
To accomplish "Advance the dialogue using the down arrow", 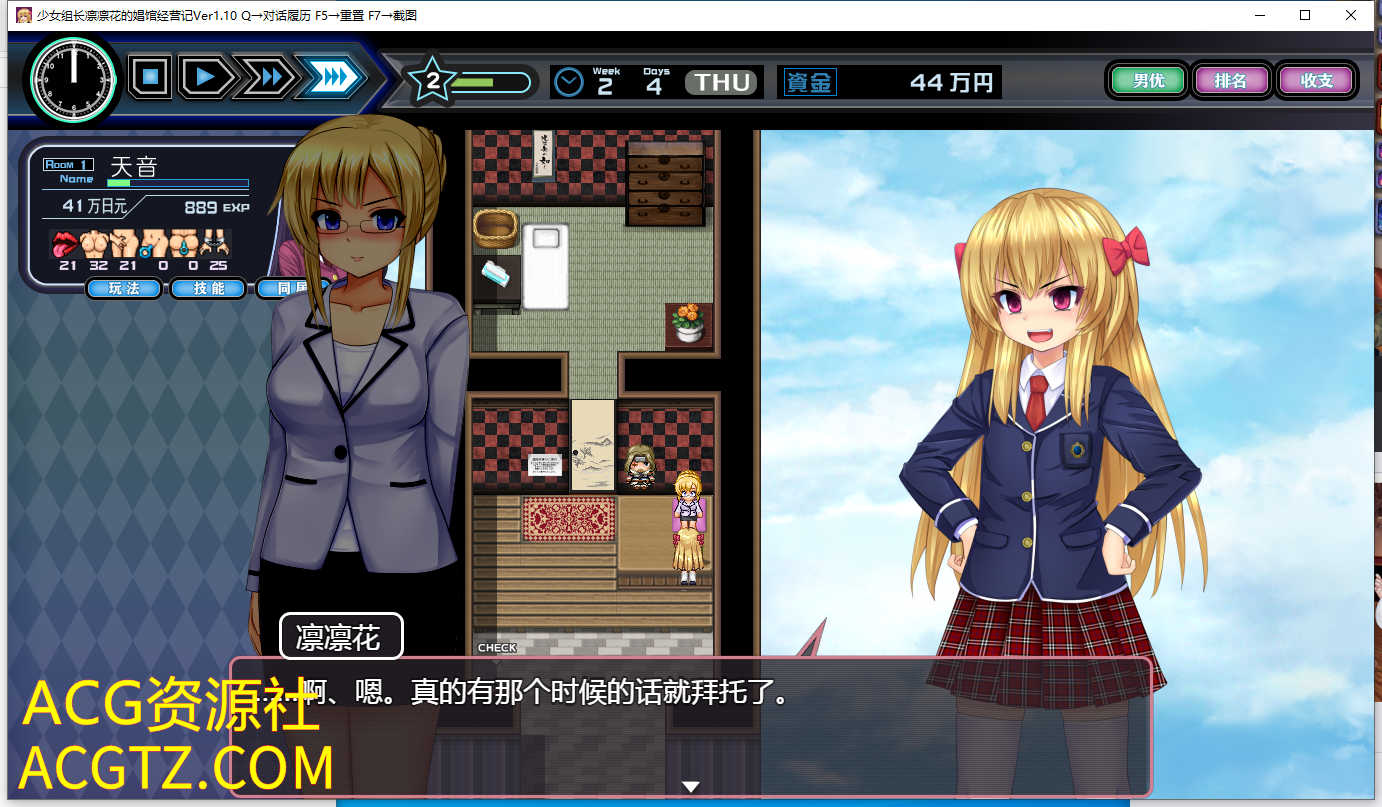I will pyautogui.click(x=690, y=787).
